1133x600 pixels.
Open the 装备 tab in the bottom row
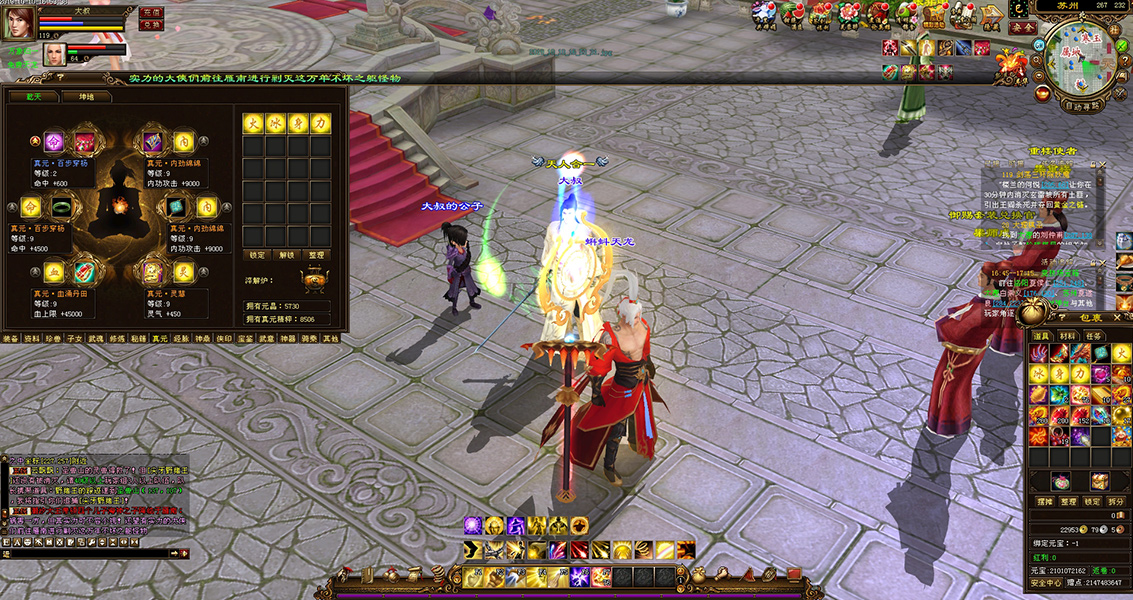pyautogui.click(x=10, y=338)
